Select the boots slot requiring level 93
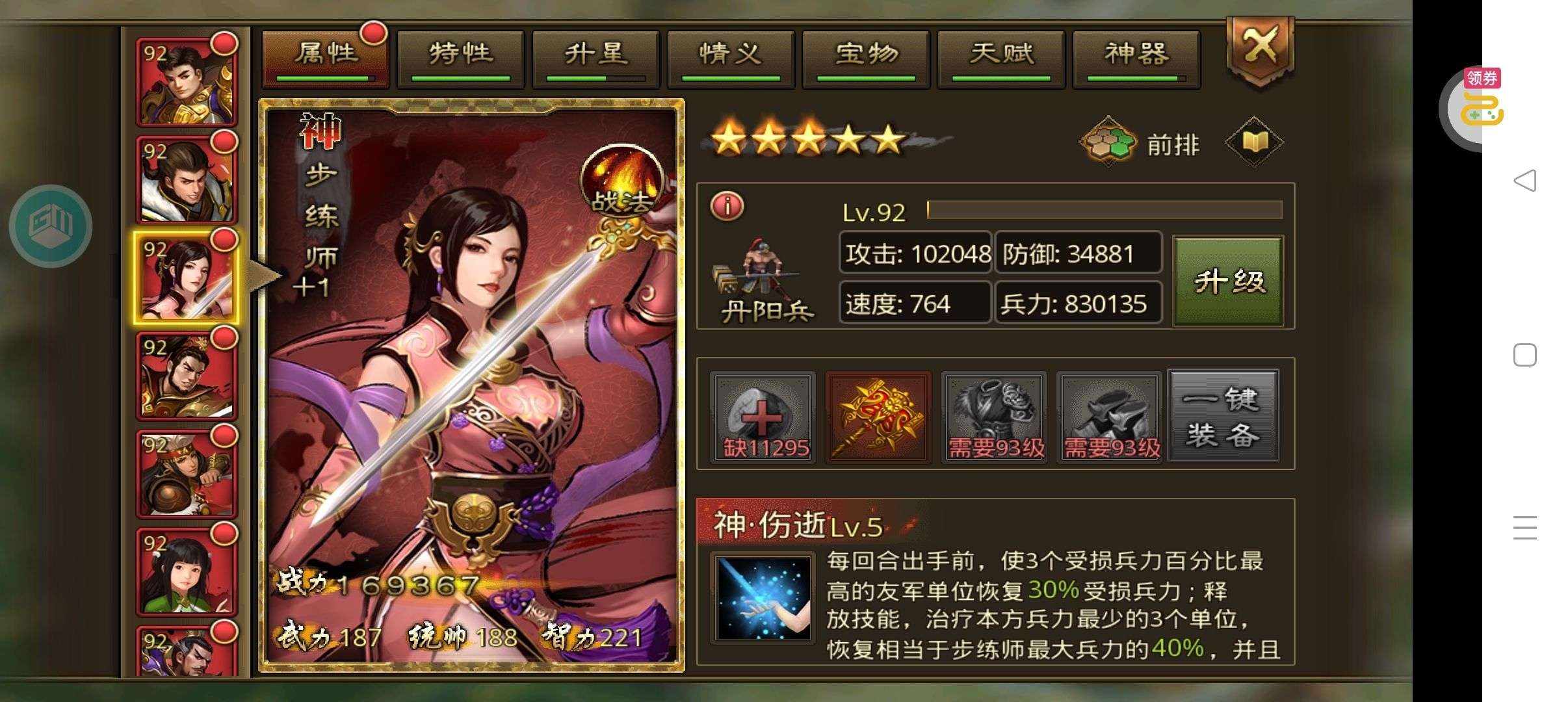 click(x=1110, y=417)
